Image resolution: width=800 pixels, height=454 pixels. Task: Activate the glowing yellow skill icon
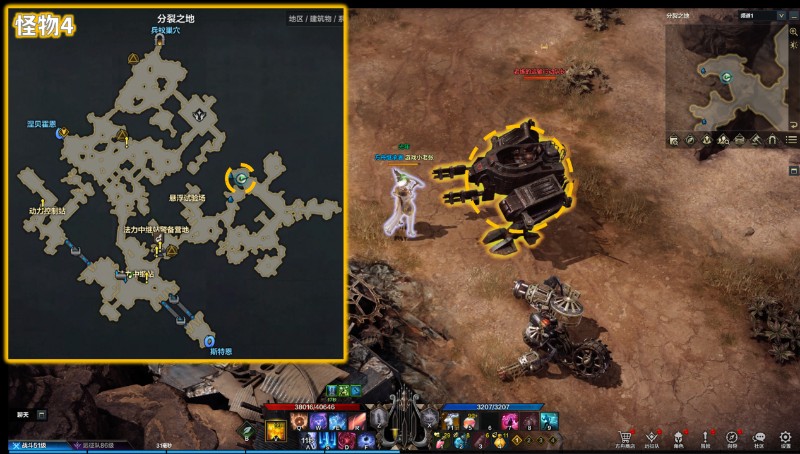coord(276,432)
